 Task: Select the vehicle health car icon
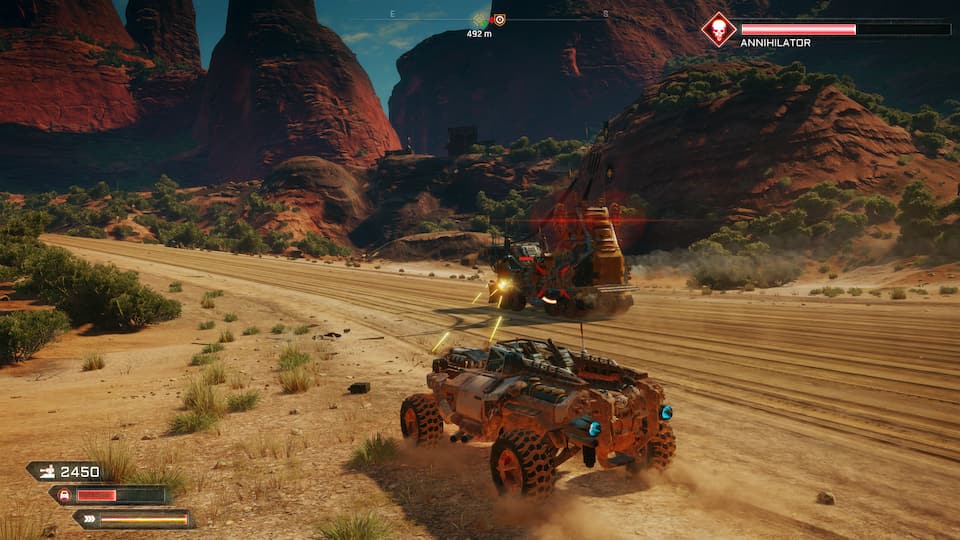click(x=65, y=495)
